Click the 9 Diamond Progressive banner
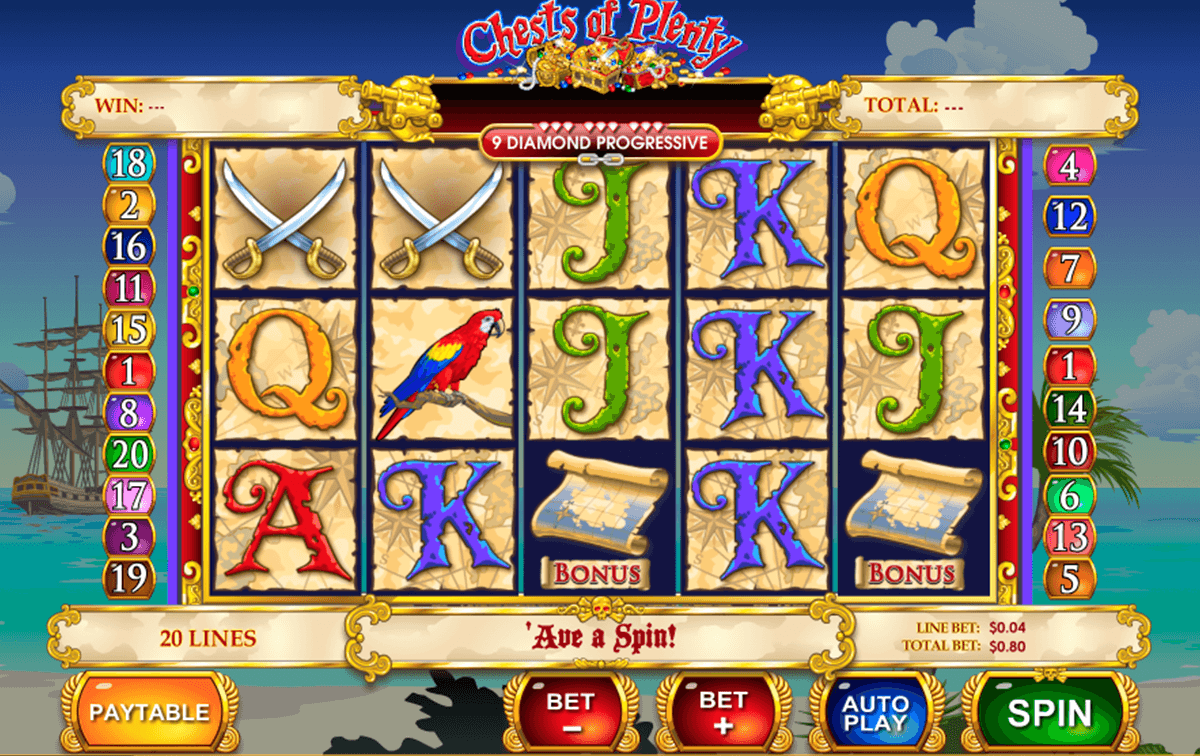 point(600,142)
